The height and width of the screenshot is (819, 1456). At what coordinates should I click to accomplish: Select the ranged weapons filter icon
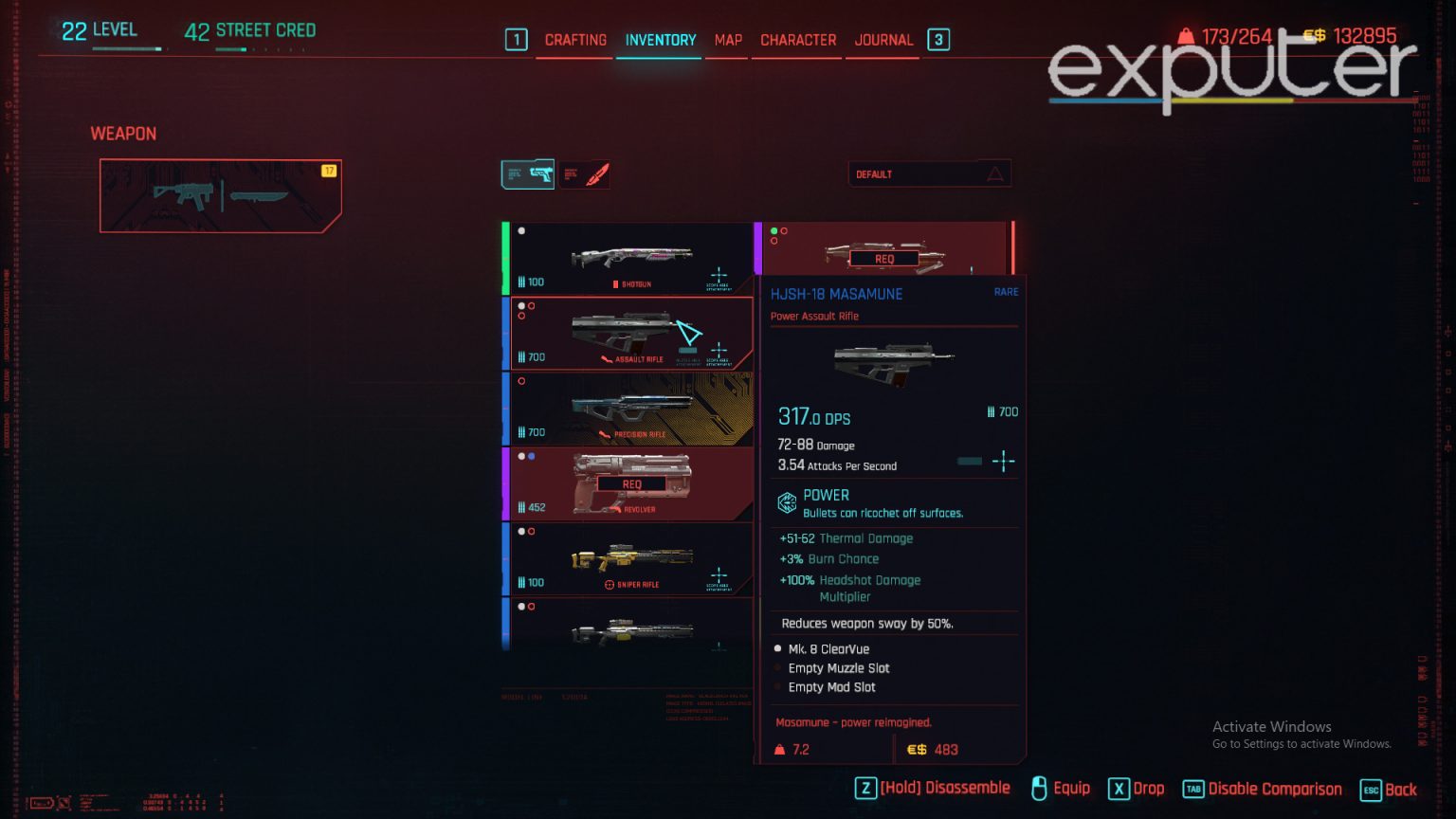[x=528, y=173]
